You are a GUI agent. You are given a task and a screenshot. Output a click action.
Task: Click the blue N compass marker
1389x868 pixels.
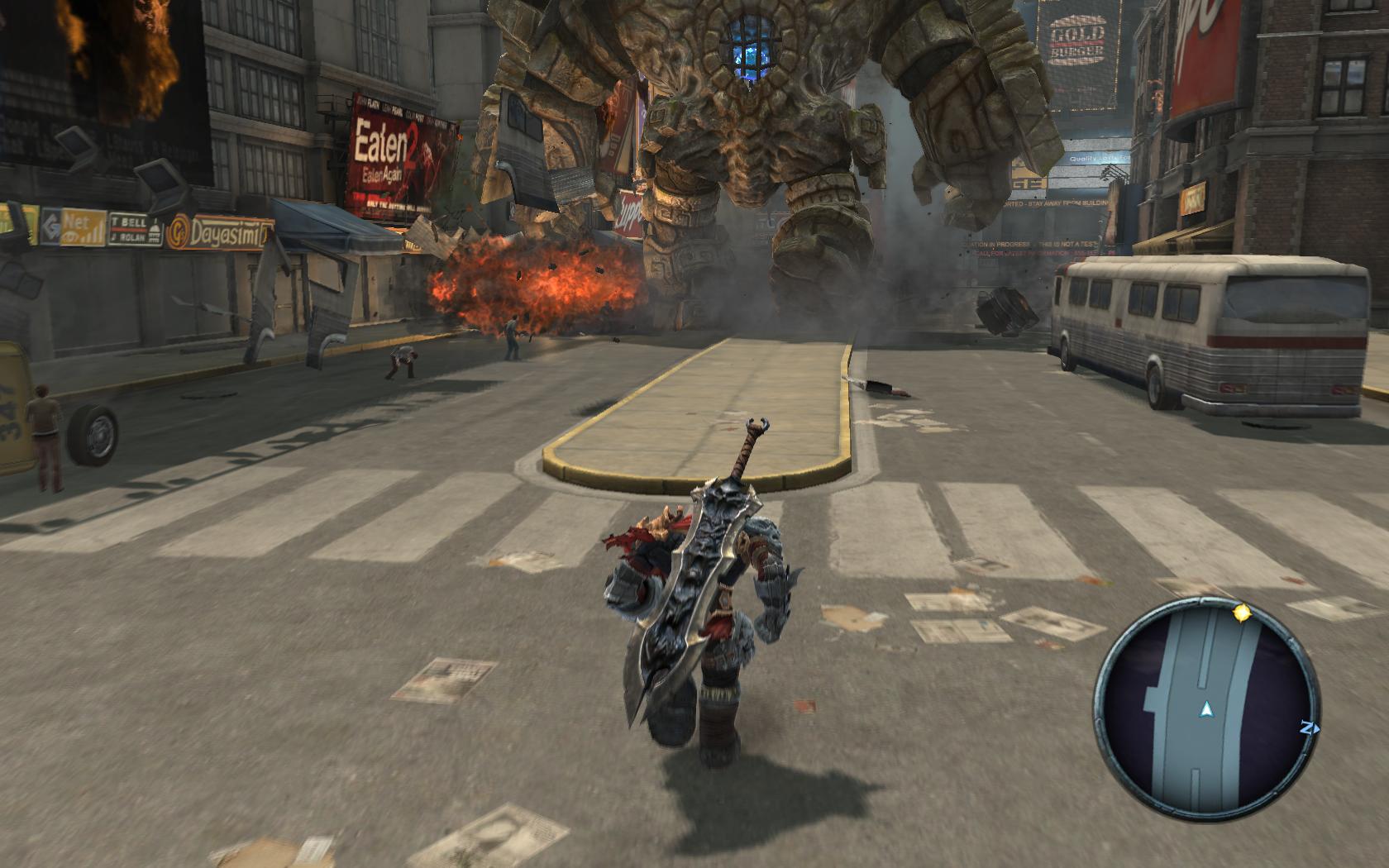pyautogui.click(x=1308, y=728)
